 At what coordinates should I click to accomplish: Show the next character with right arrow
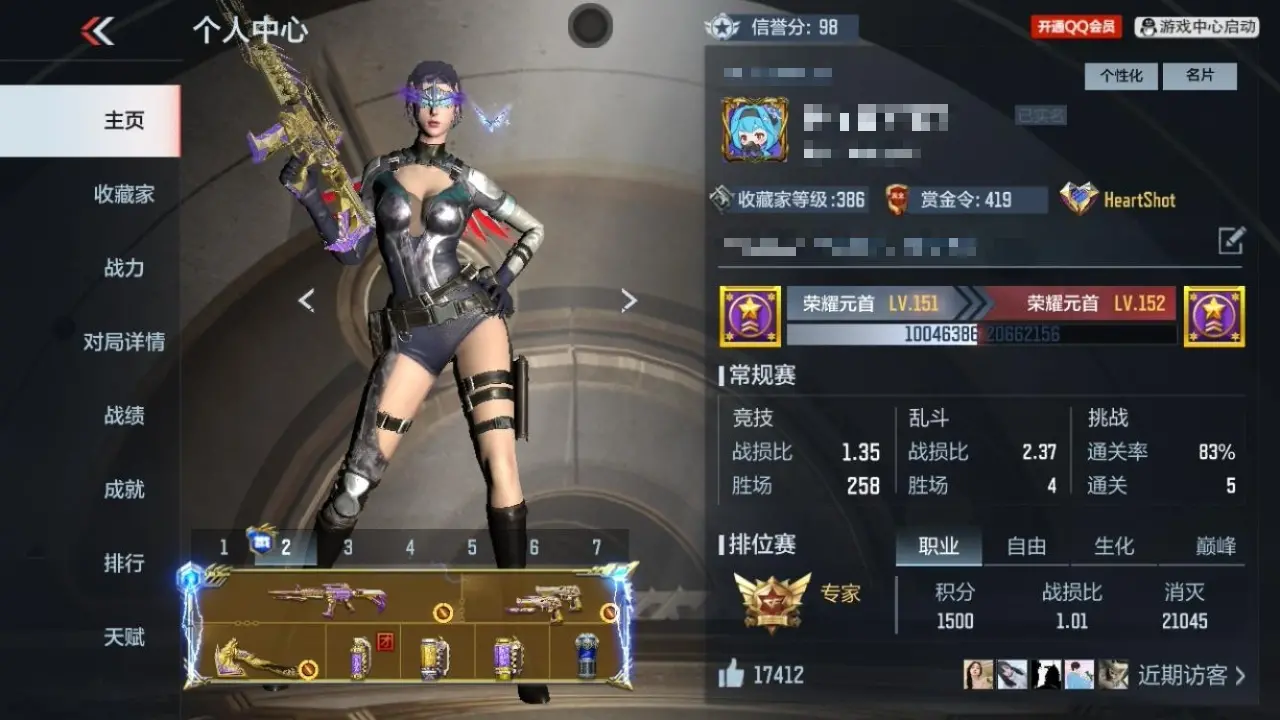pyautogui.click(x=628, y=300)
